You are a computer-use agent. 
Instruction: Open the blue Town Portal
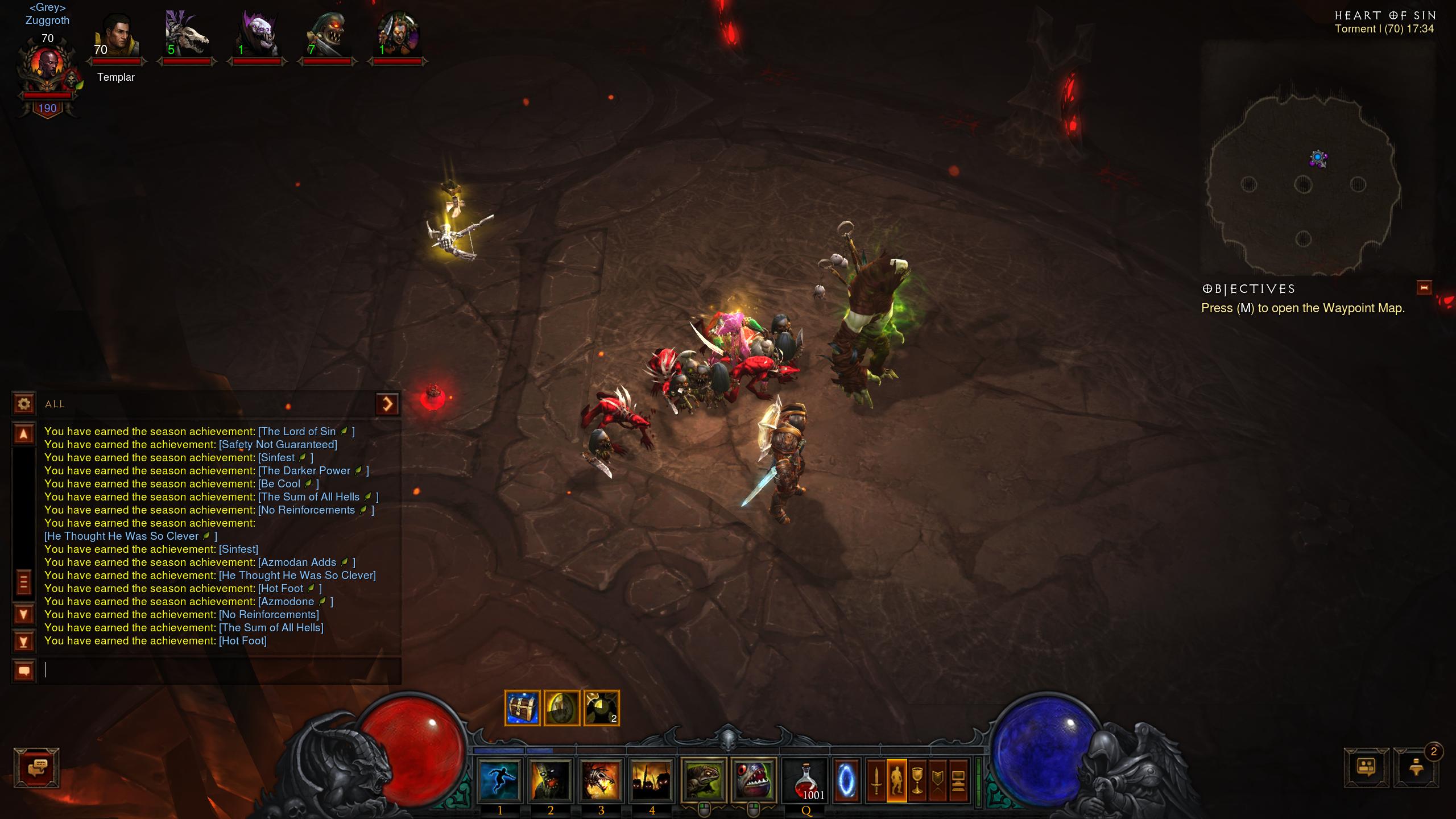846,780
